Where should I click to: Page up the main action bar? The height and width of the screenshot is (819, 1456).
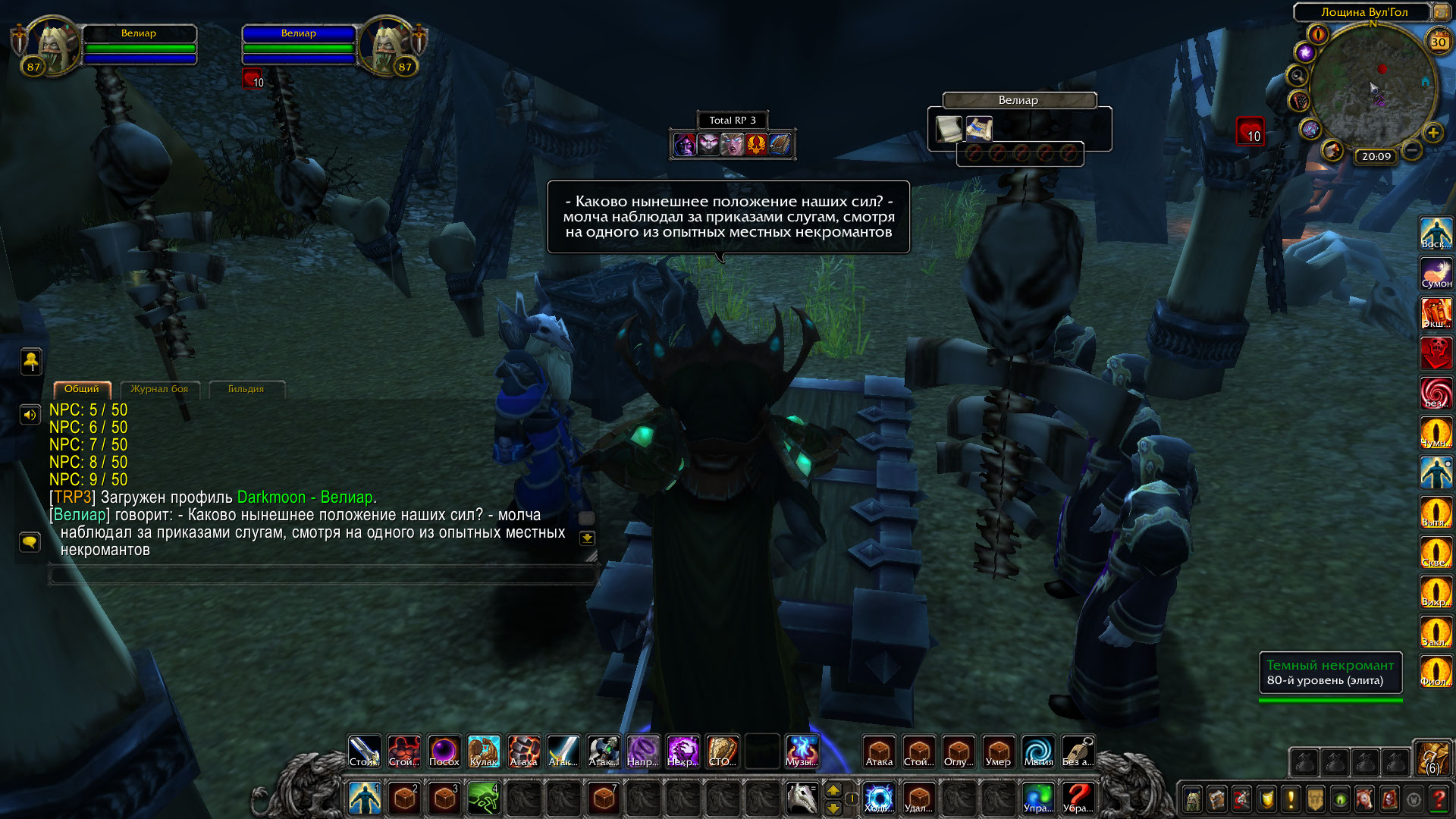pos(833,790)
